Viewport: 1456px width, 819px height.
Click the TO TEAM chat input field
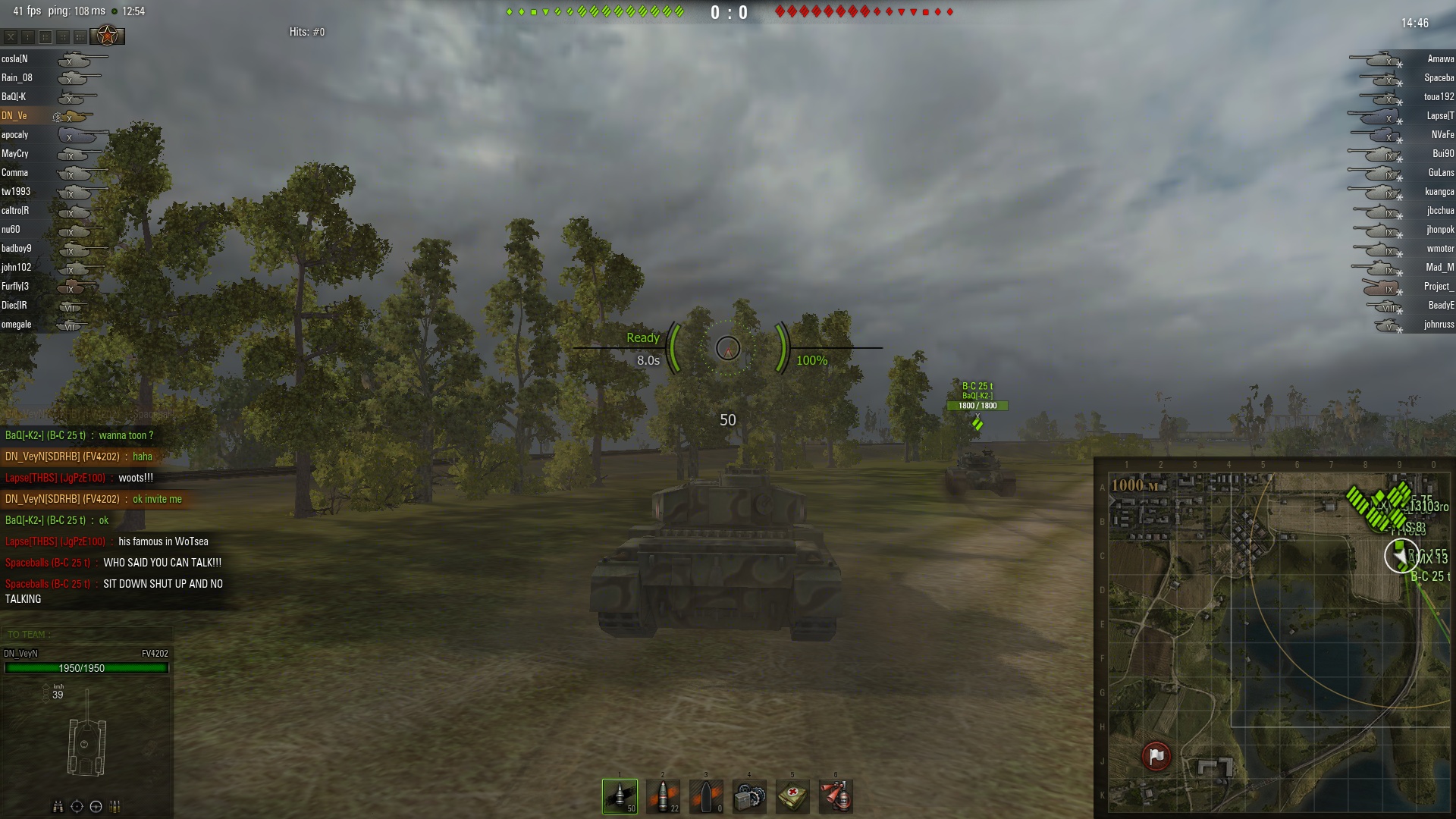point(87,634)
